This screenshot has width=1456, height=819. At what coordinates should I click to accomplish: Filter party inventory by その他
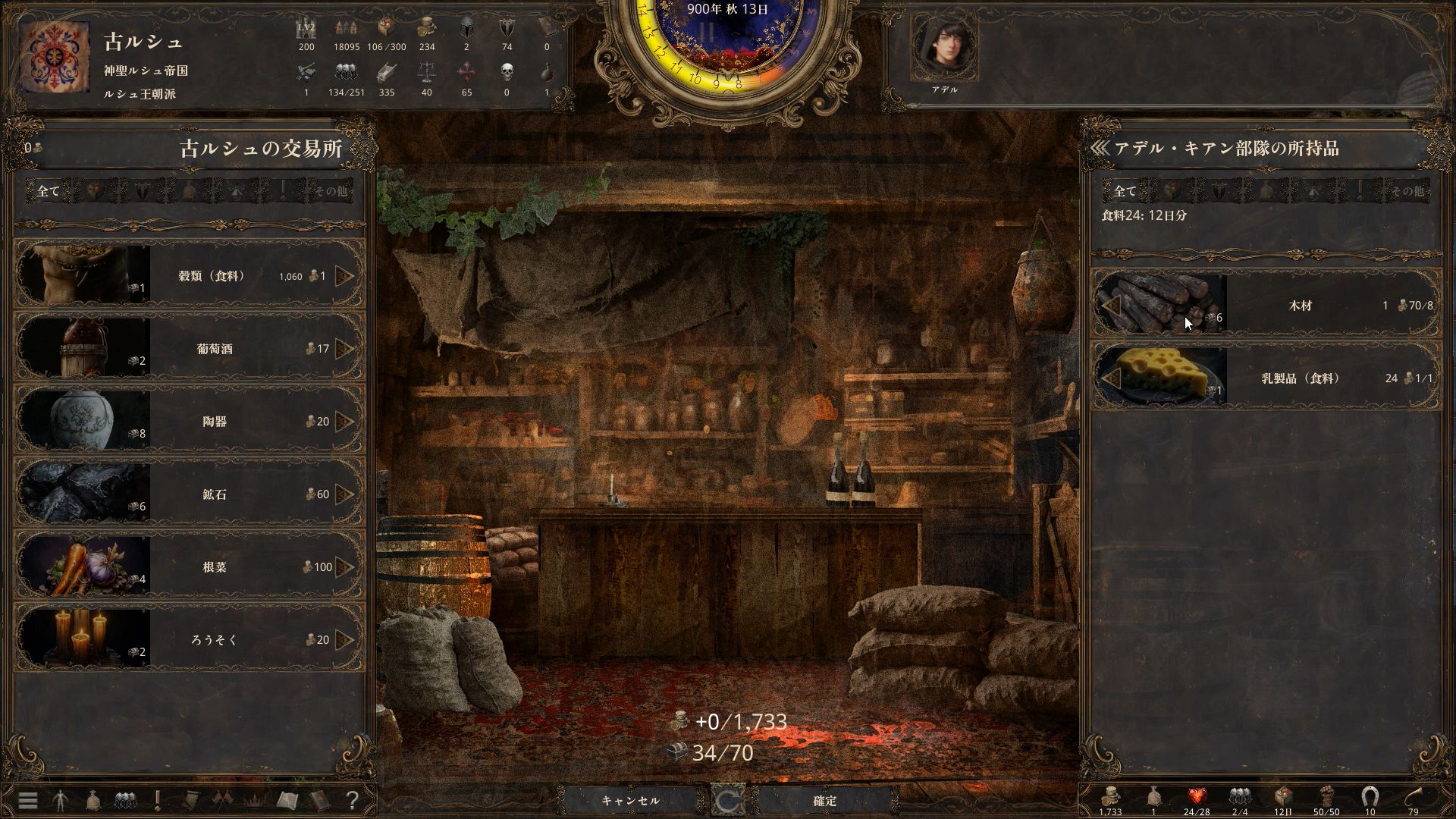[x=1407, y=191]
